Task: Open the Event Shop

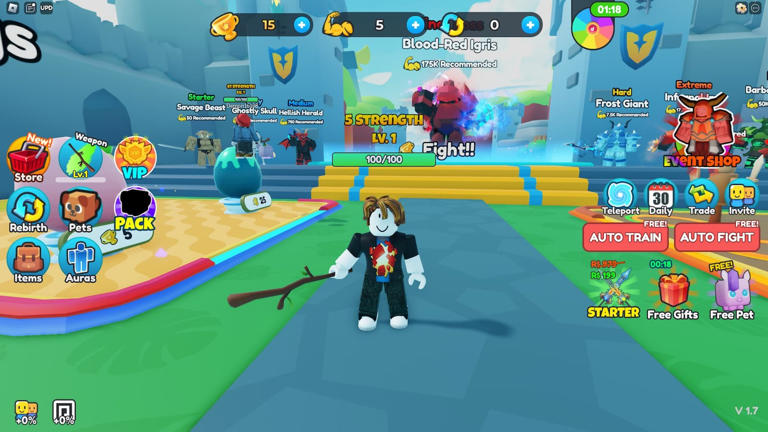Action: [702, 132]
